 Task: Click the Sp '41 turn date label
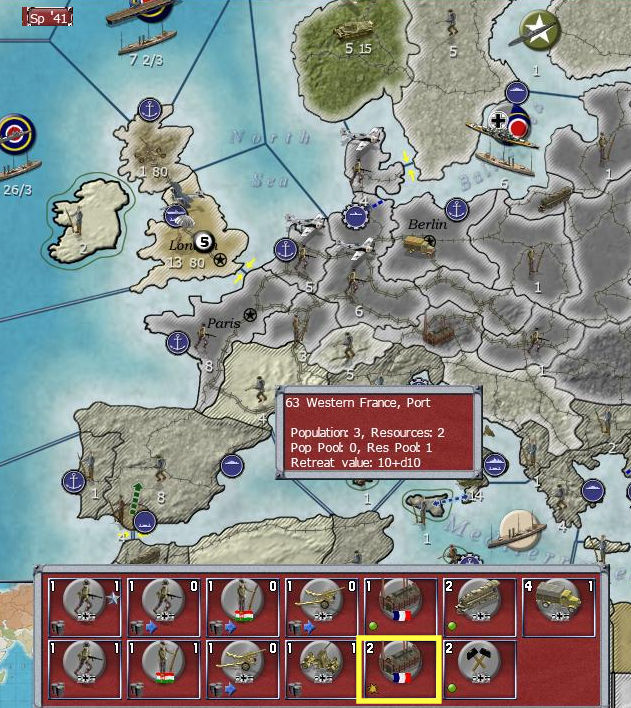pyautogui.click(x=51, y=17)
